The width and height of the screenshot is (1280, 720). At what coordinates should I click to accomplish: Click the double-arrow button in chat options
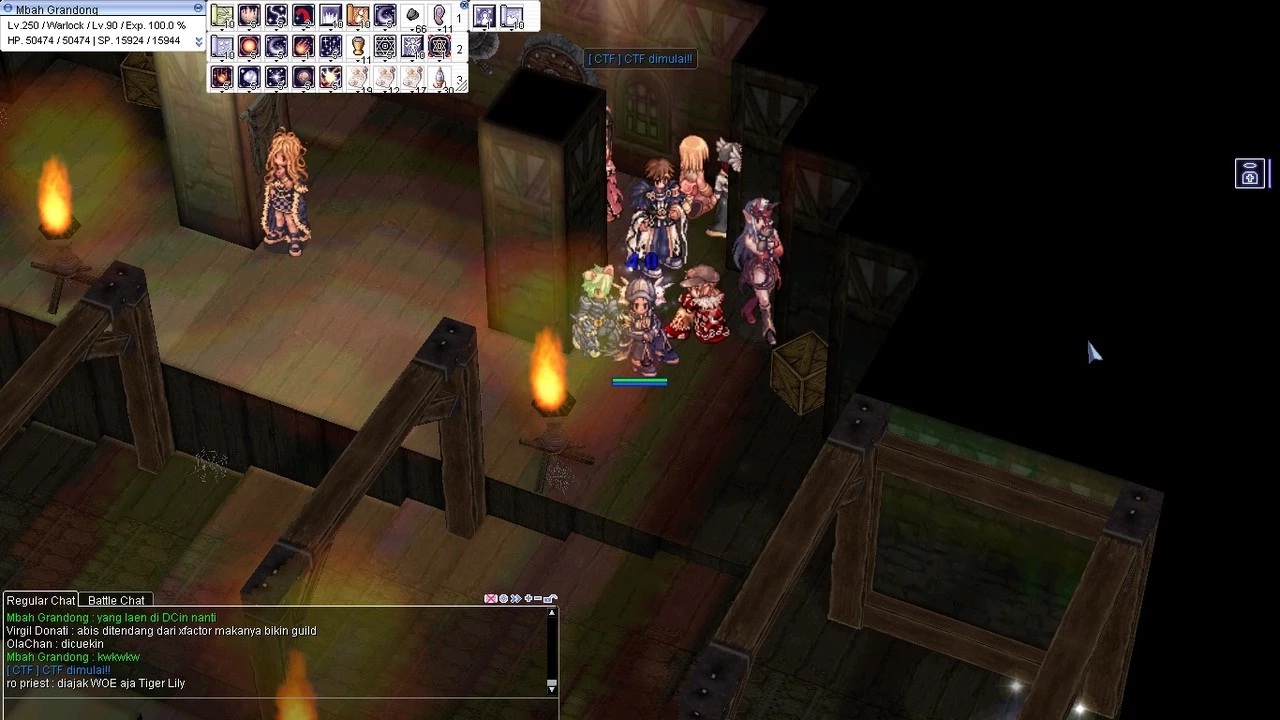[x=515, y=598]
